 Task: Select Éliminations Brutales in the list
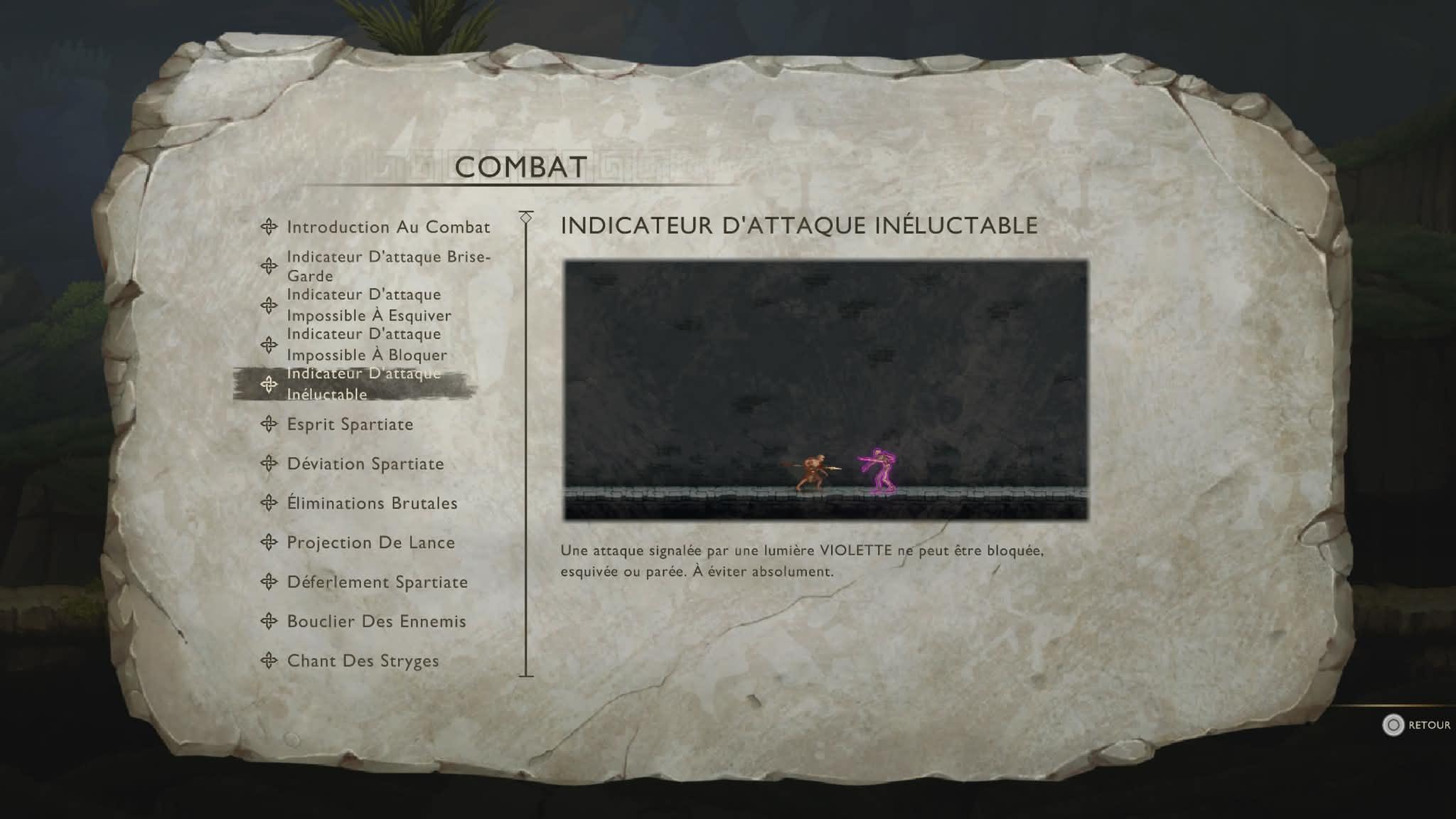pyautogui.click(x=371, y=503)
